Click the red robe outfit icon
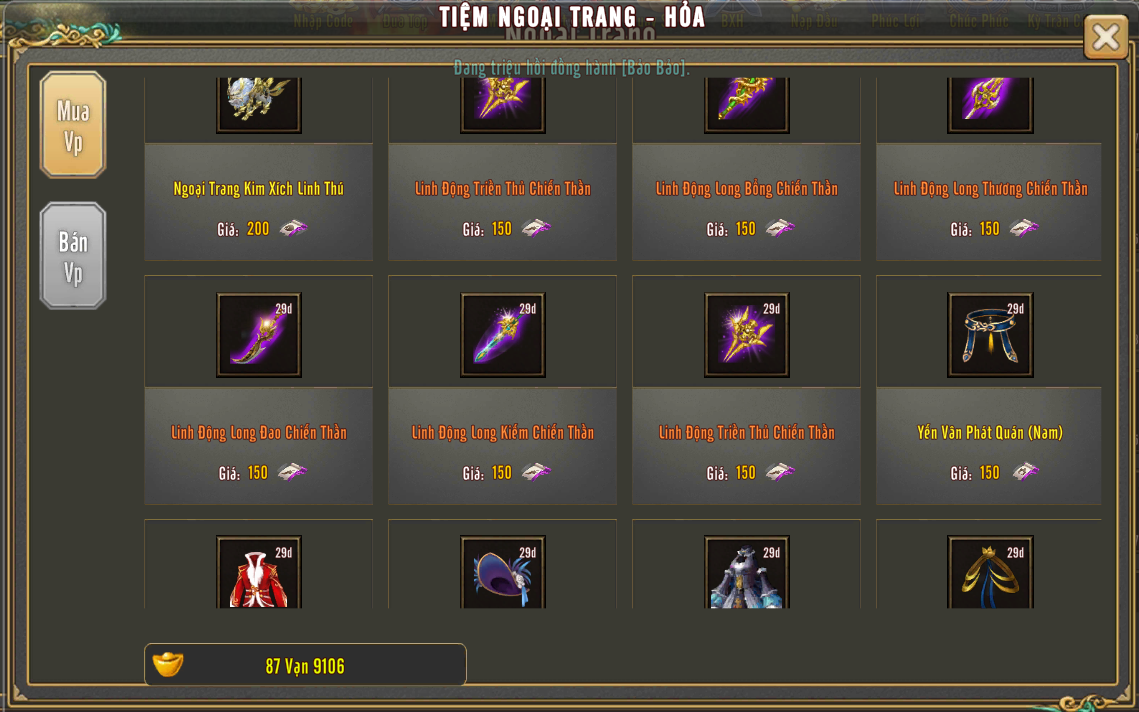1139x712 pixels. 258,573
